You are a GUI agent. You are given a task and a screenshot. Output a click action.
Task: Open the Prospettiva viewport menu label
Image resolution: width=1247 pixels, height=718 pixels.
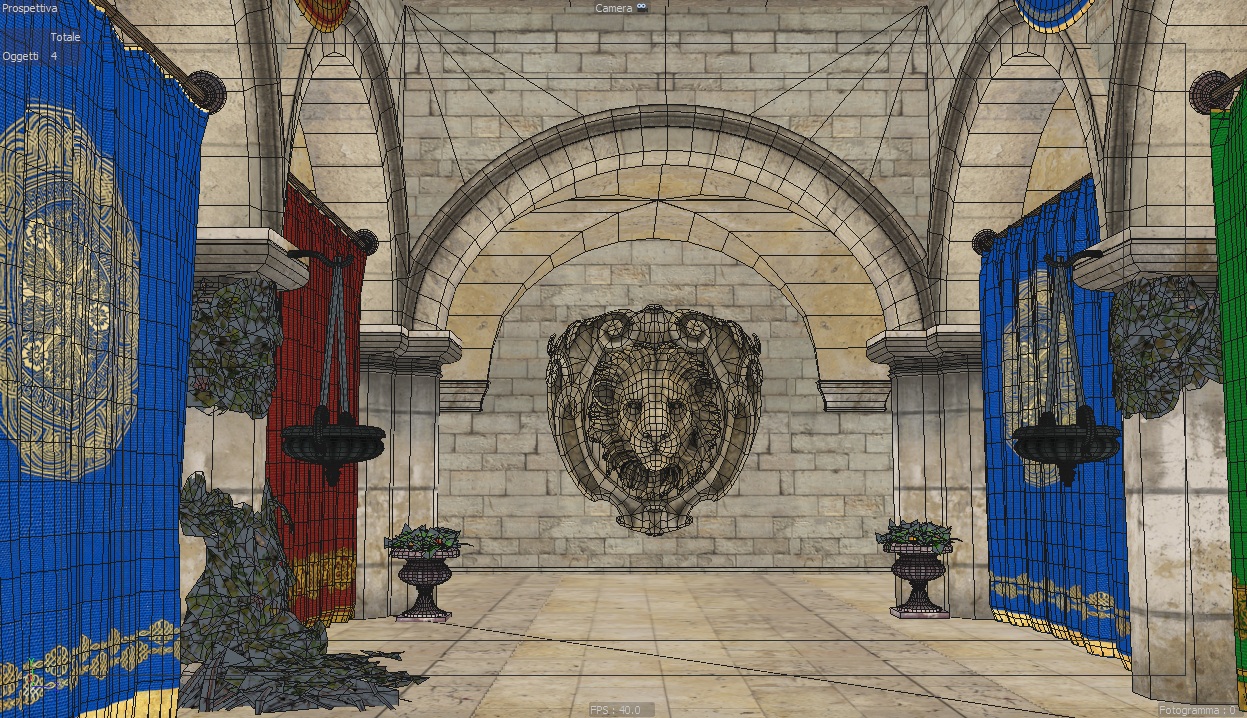[30, 8]
